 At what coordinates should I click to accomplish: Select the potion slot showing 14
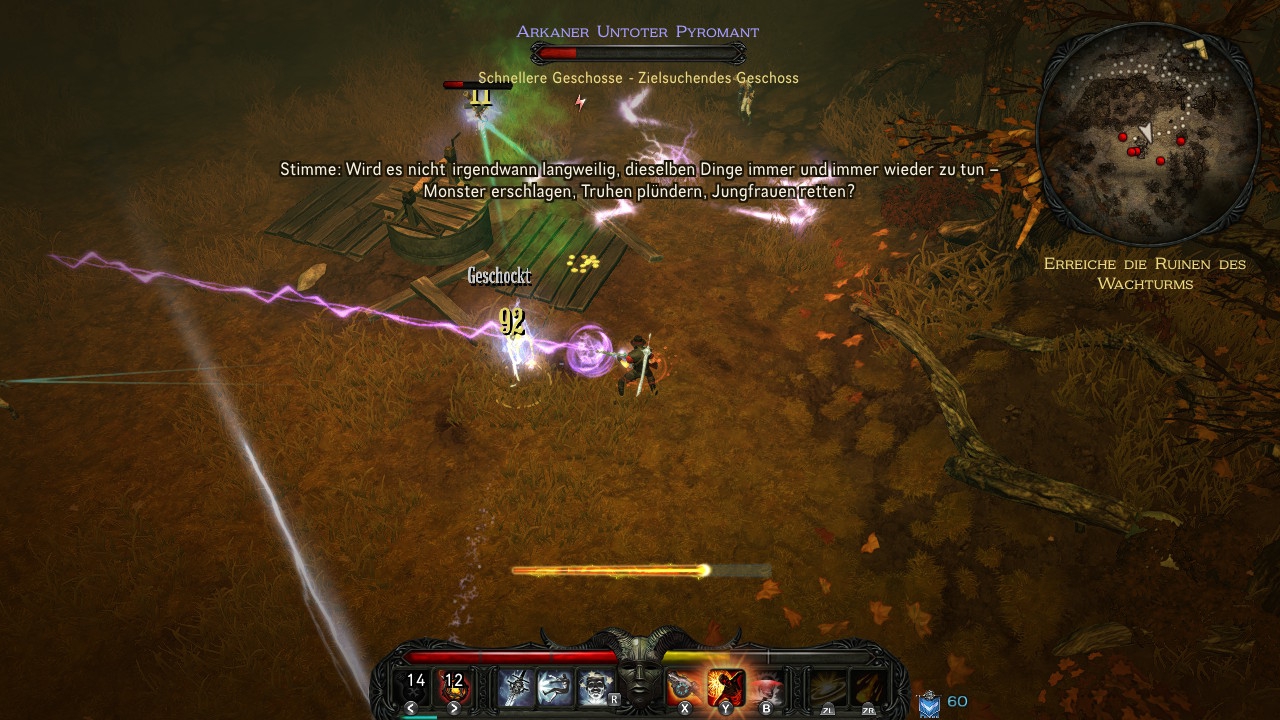416,685
